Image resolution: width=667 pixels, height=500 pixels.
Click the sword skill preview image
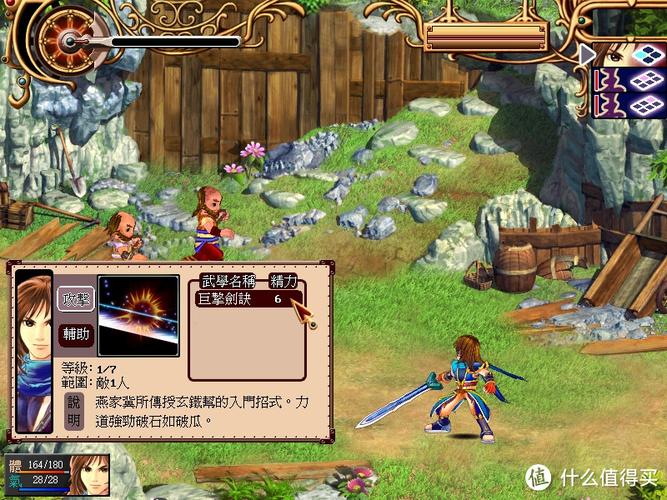138,316
